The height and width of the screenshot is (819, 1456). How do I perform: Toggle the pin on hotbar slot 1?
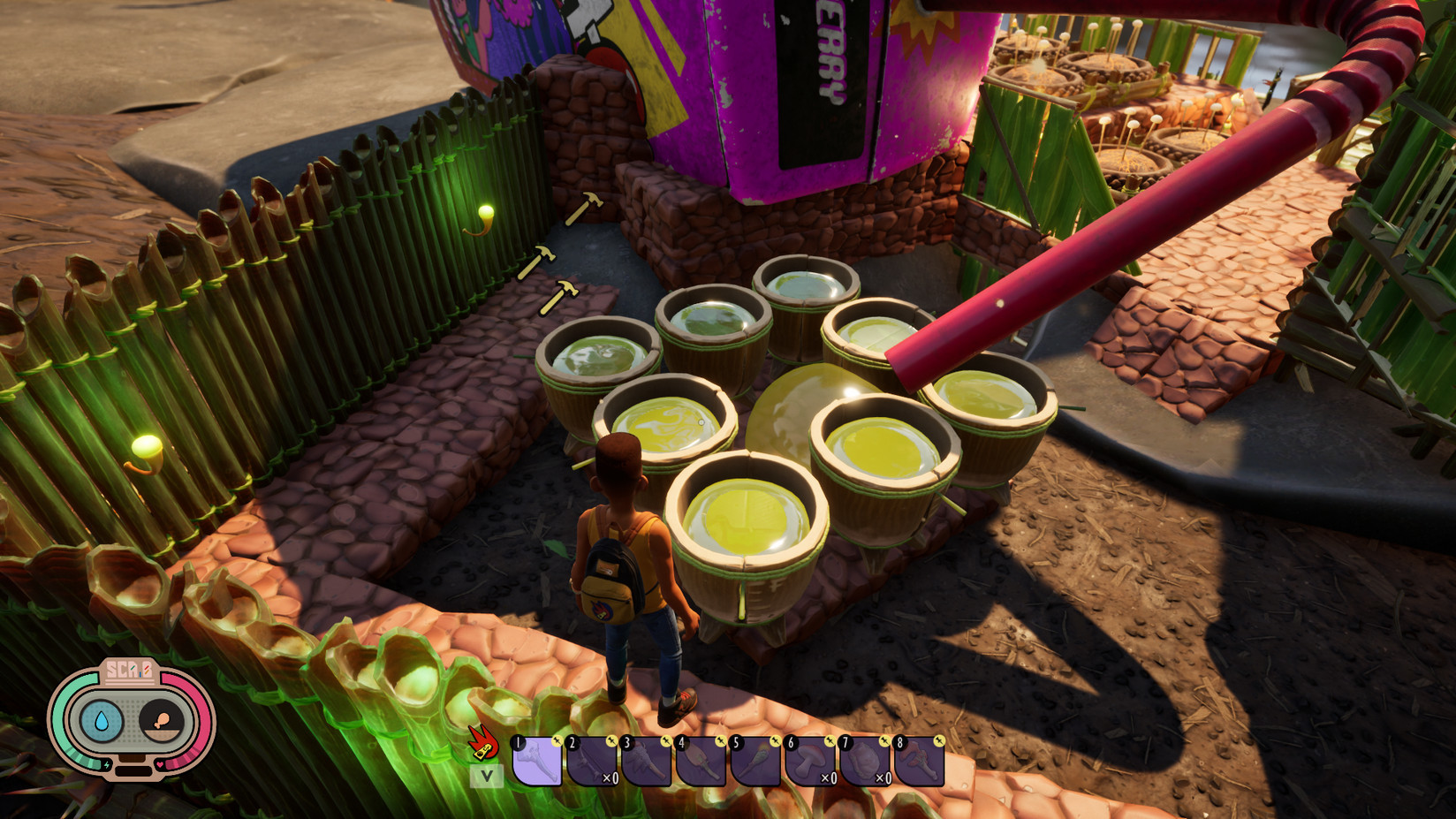click(556, 740)
